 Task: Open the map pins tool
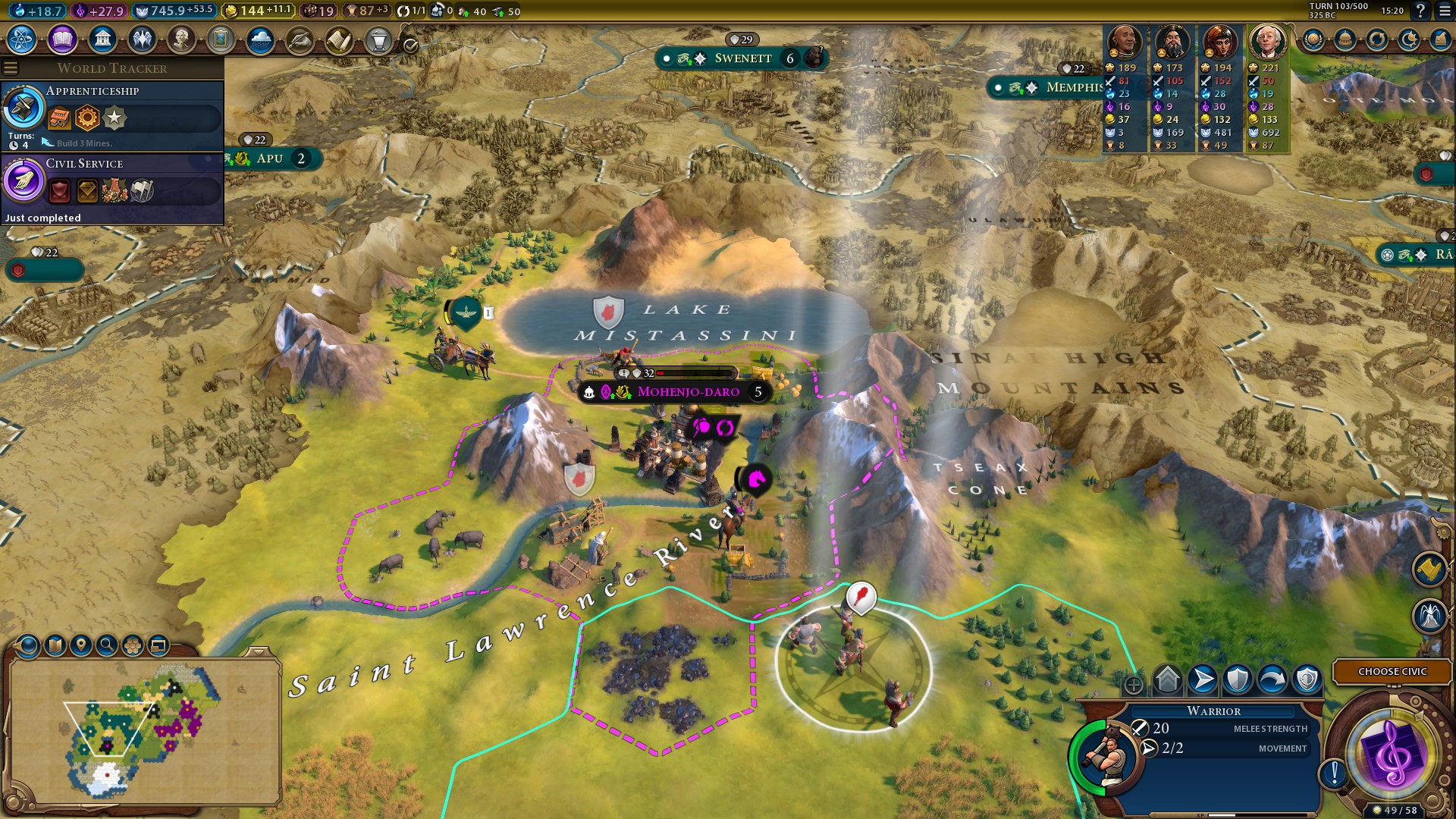[x=80, y=645]
